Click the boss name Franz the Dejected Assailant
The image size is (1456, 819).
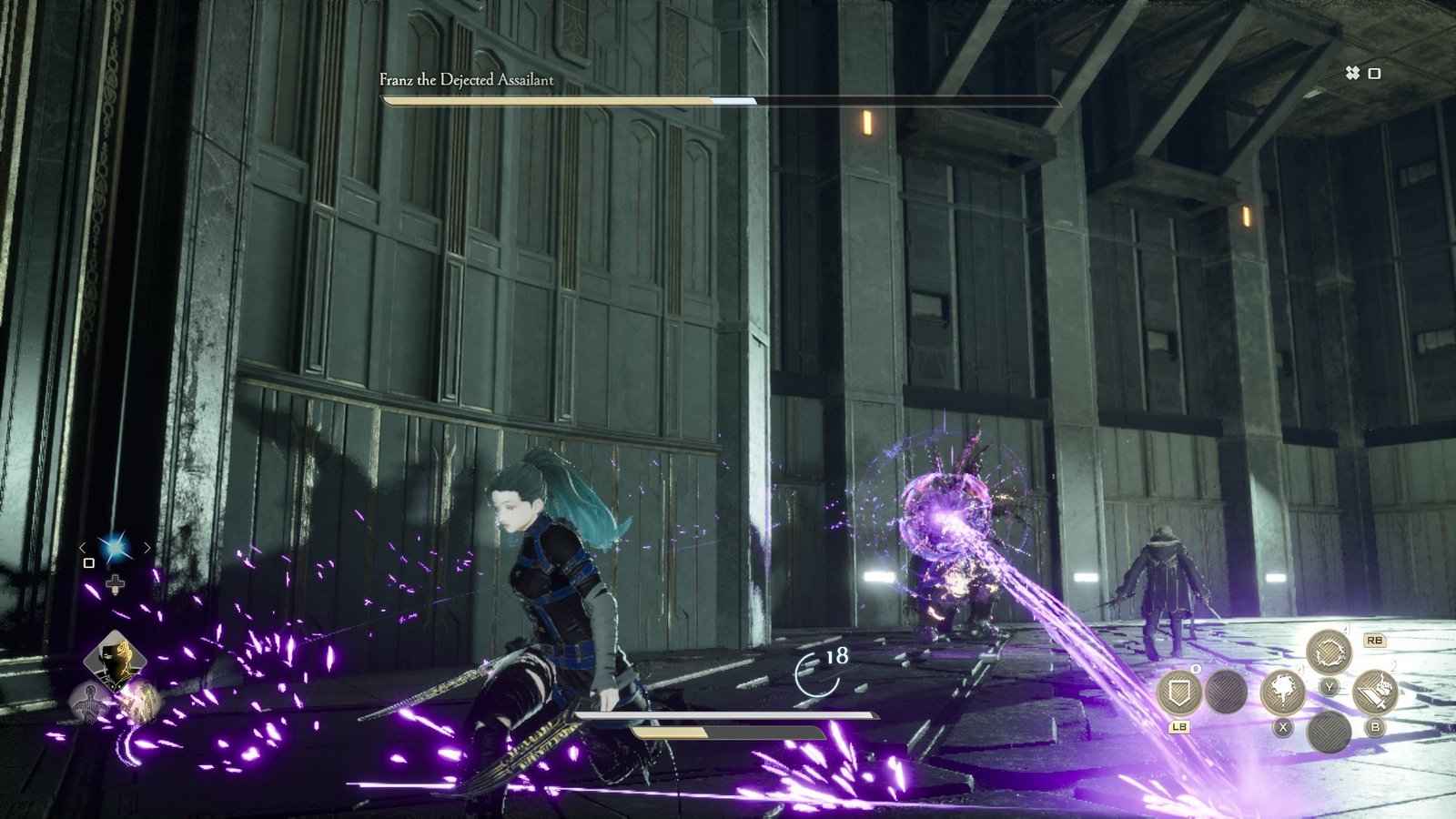466,79
